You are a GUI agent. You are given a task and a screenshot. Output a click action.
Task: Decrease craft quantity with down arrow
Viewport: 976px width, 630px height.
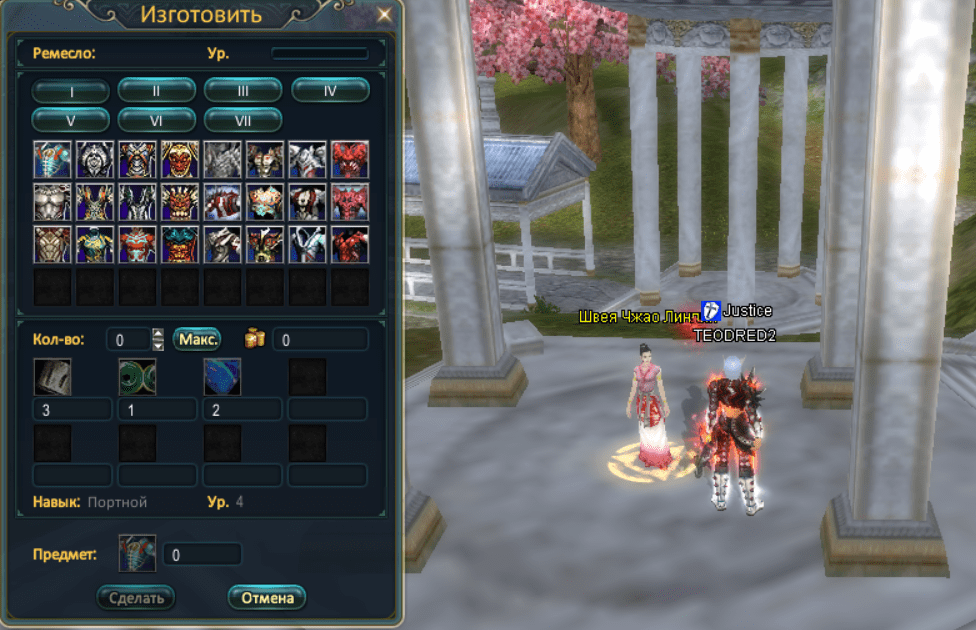[157, 345]
